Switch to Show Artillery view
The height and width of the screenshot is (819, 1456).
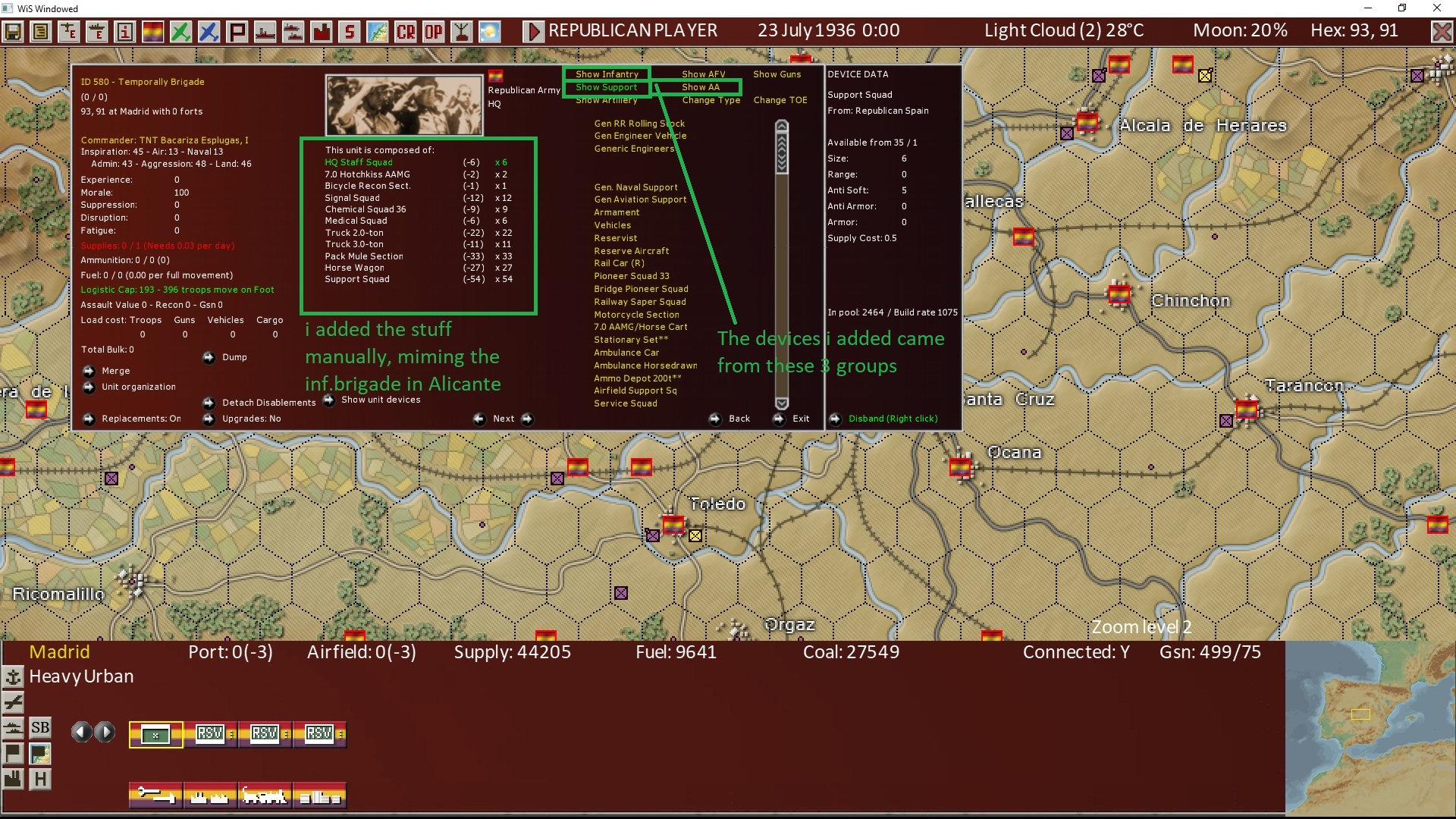click(x=605, y=99)
